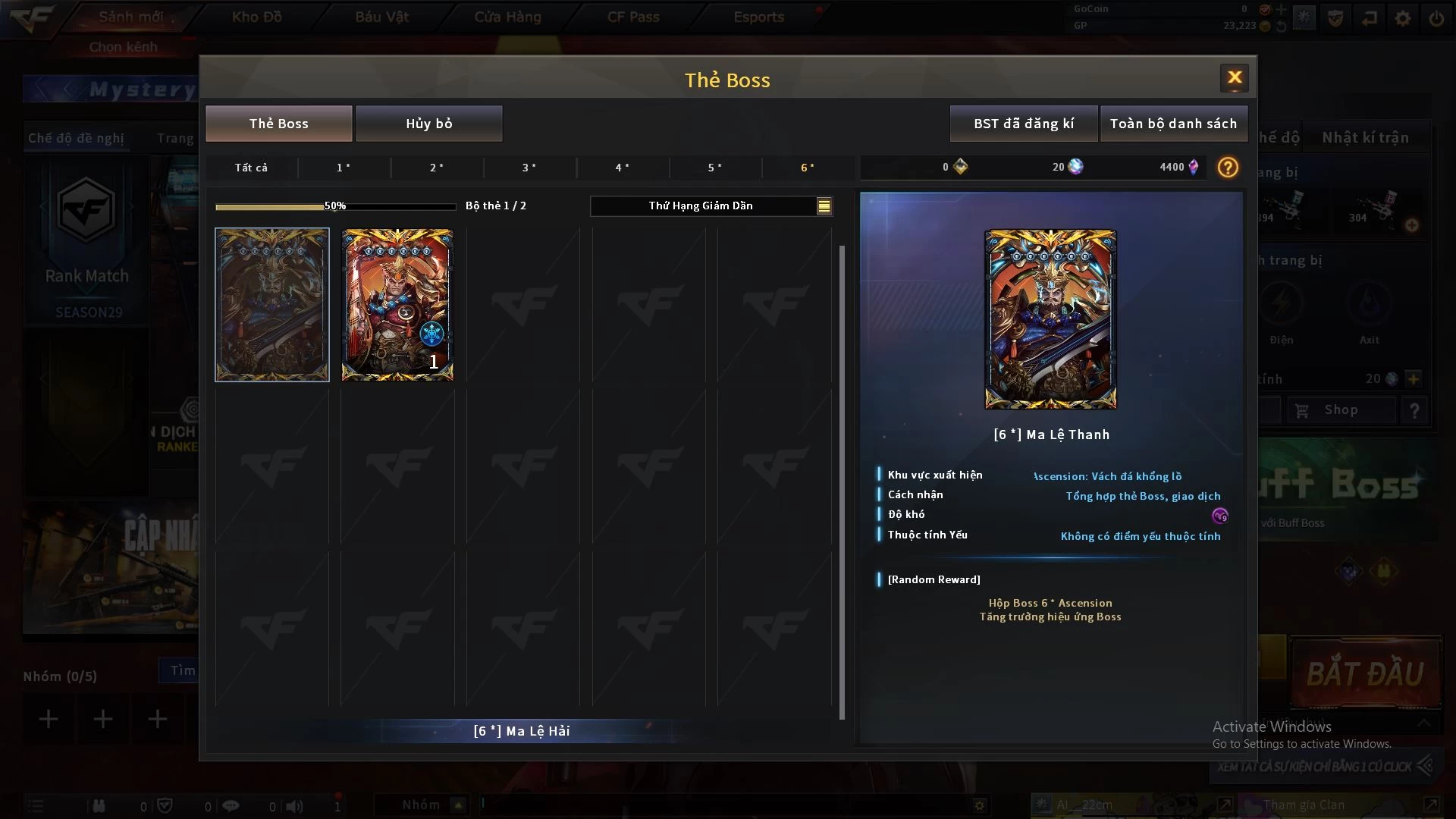
Task: Open the Cửa Hàng store menu
Action: [507, 17]
